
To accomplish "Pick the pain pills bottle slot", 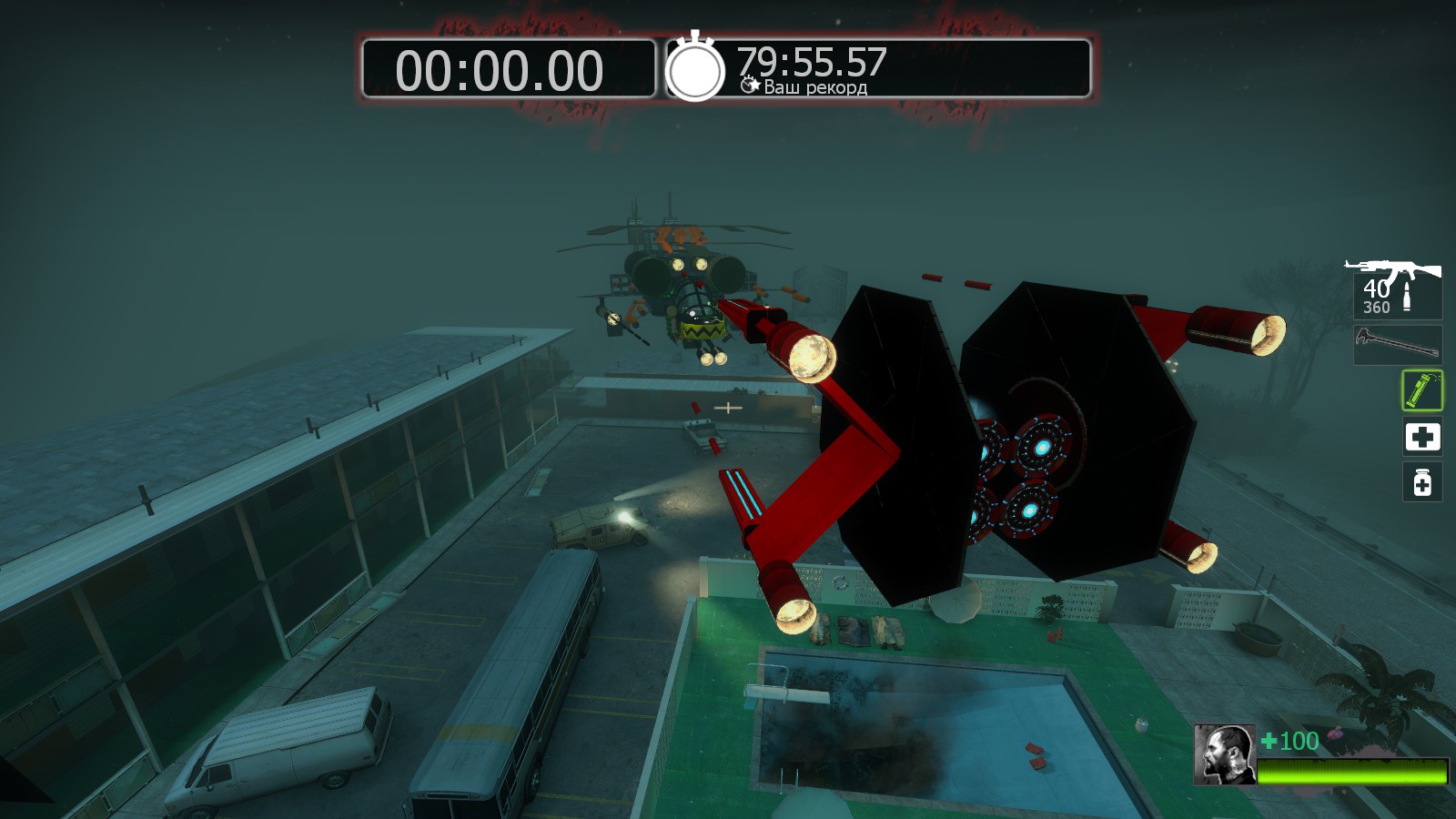I will [1421, 482].
